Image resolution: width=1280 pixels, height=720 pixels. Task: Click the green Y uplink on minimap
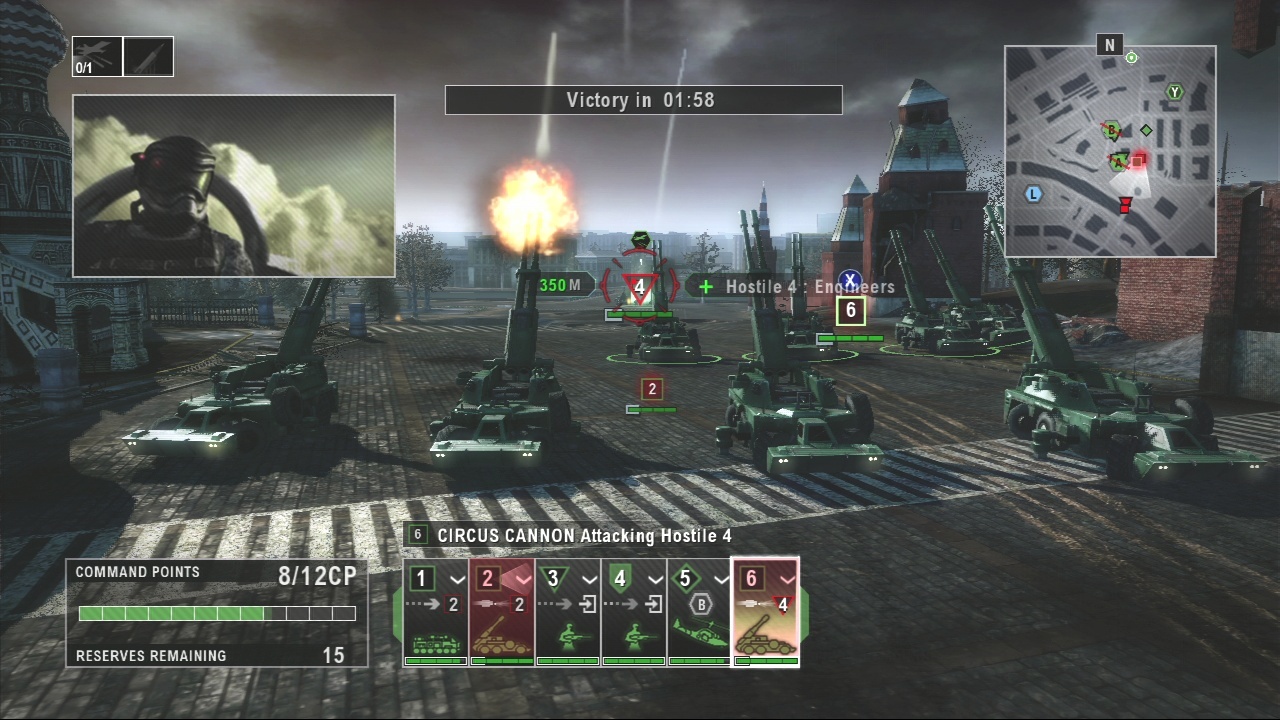[1175, 93]
